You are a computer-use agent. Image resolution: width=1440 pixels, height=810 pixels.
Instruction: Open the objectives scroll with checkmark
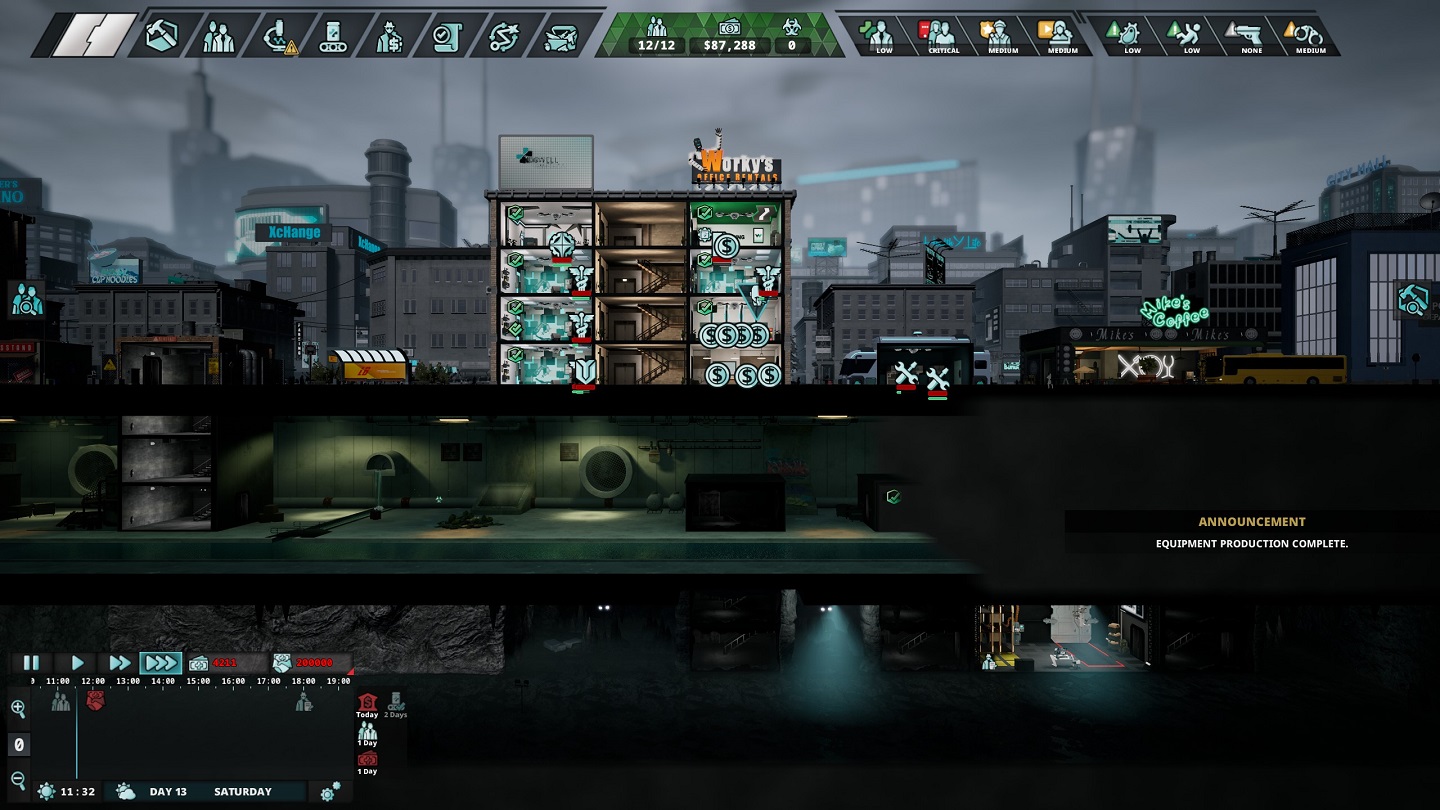click(445, 36)
